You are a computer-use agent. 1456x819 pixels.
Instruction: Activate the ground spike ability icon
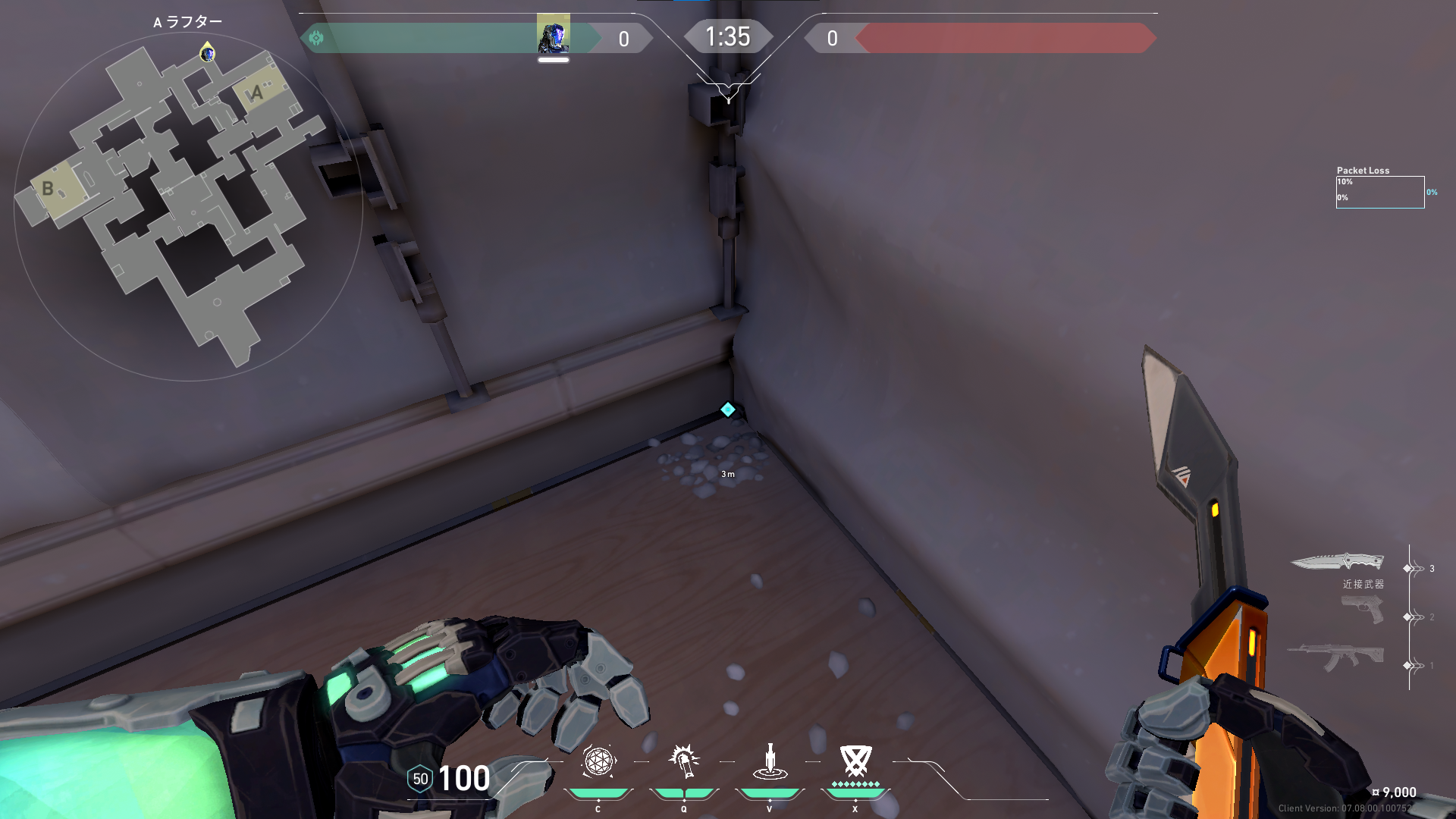tap(770, 761)
